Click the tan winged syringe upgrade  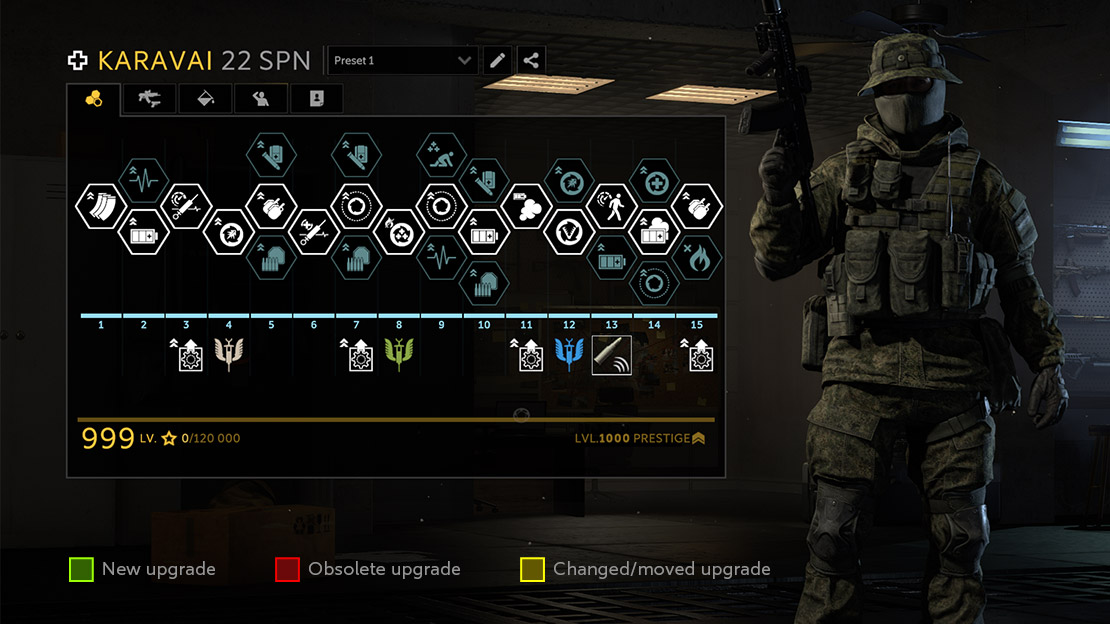(x=229, y=355)
